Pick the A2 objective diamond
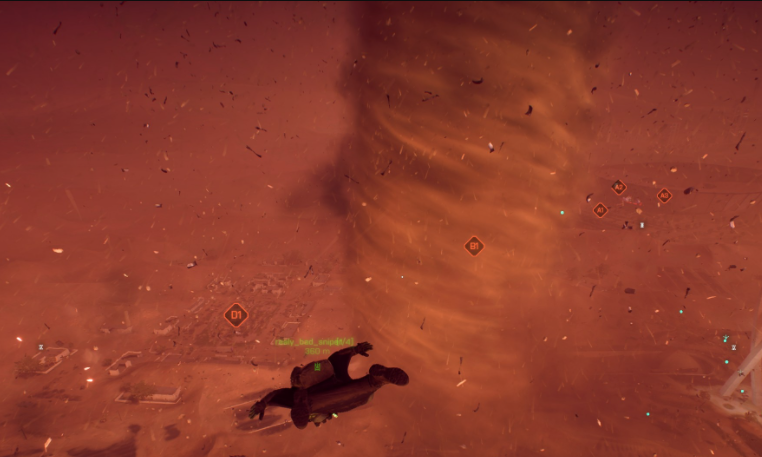The image size is (762, 457). (618, 187)
